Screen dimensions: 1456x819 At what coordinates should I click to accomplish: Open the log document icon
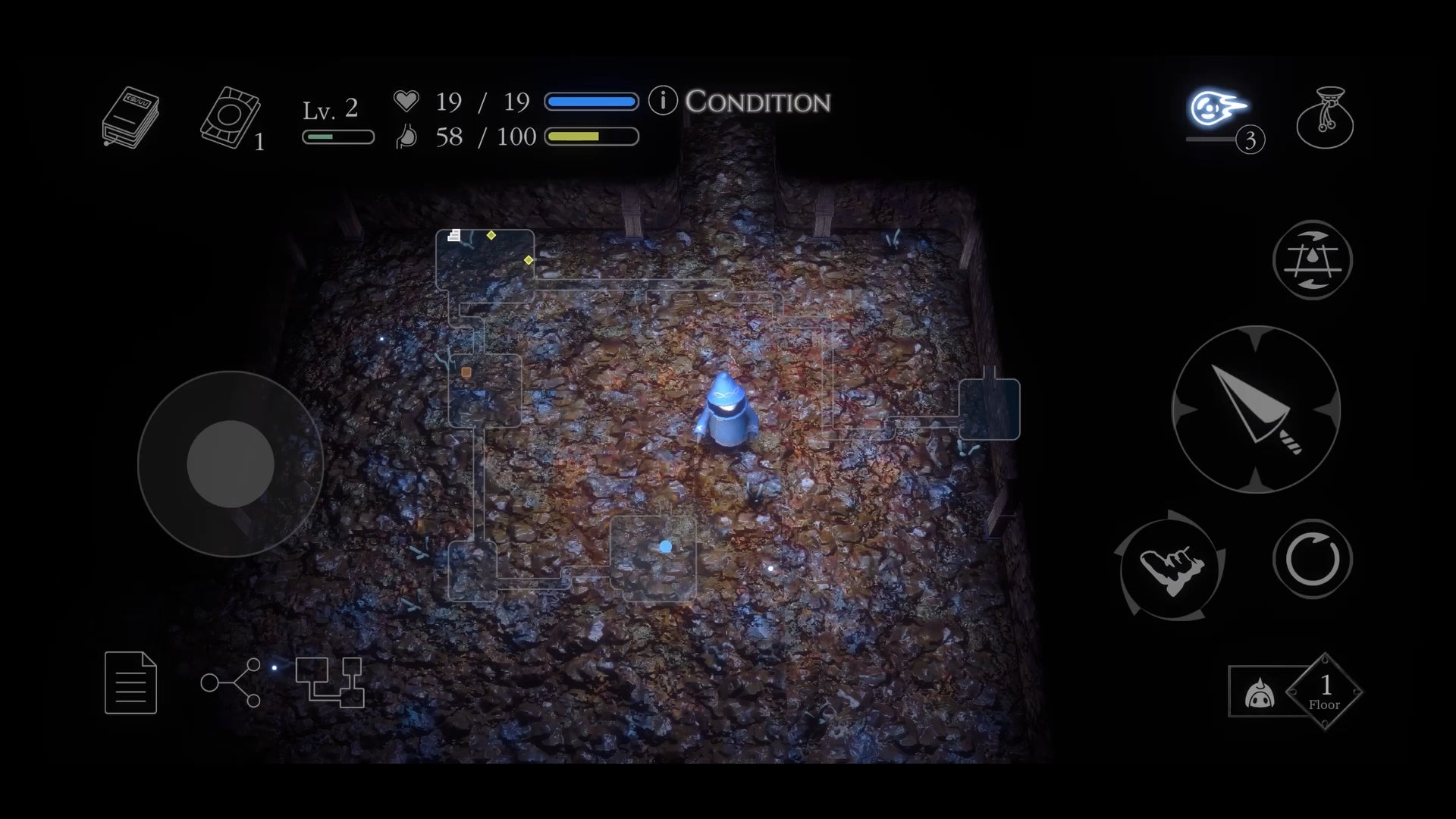(x=130, y=682)
